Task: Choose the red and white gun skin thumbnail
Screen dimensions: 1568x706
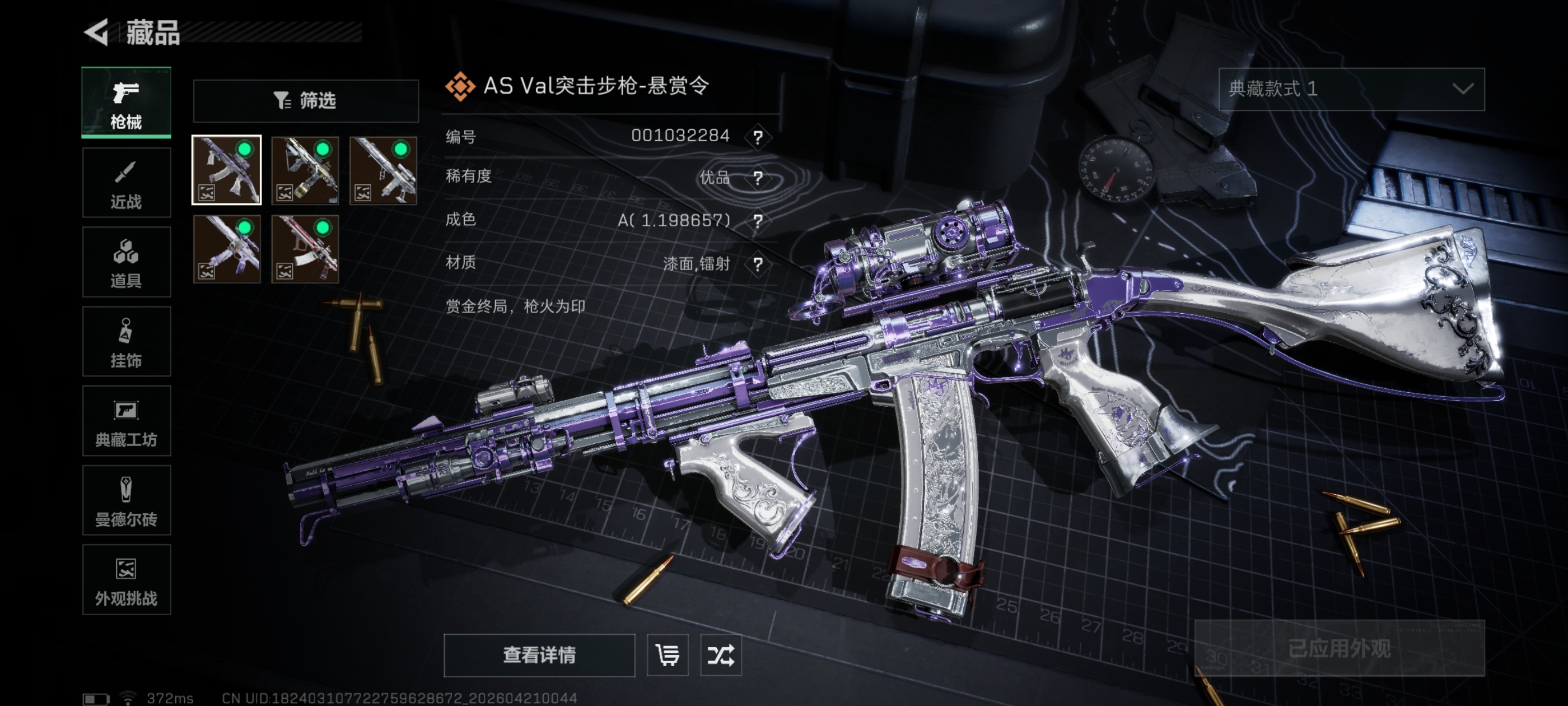Action: click(x=305, y=249)
